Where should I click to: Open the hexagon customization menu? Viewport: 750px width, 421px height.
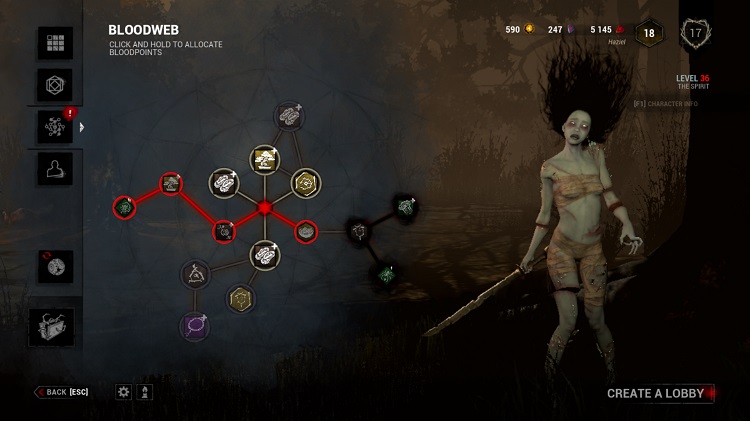coord(55,84)
